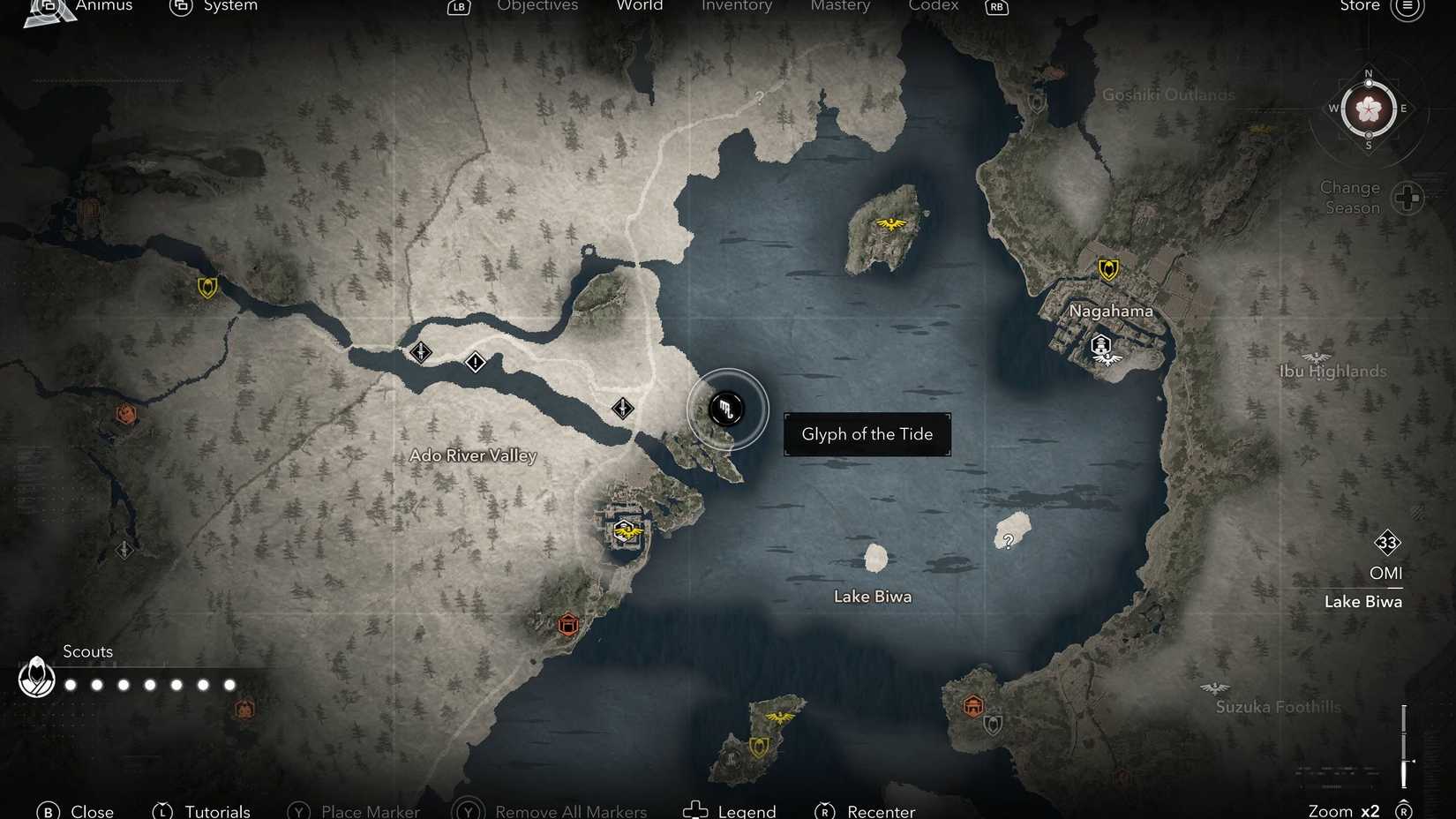This screenshot has height=819, width=1456.
Task: Select the black exclamation diamond marker on the river
Action: [476, 362]
